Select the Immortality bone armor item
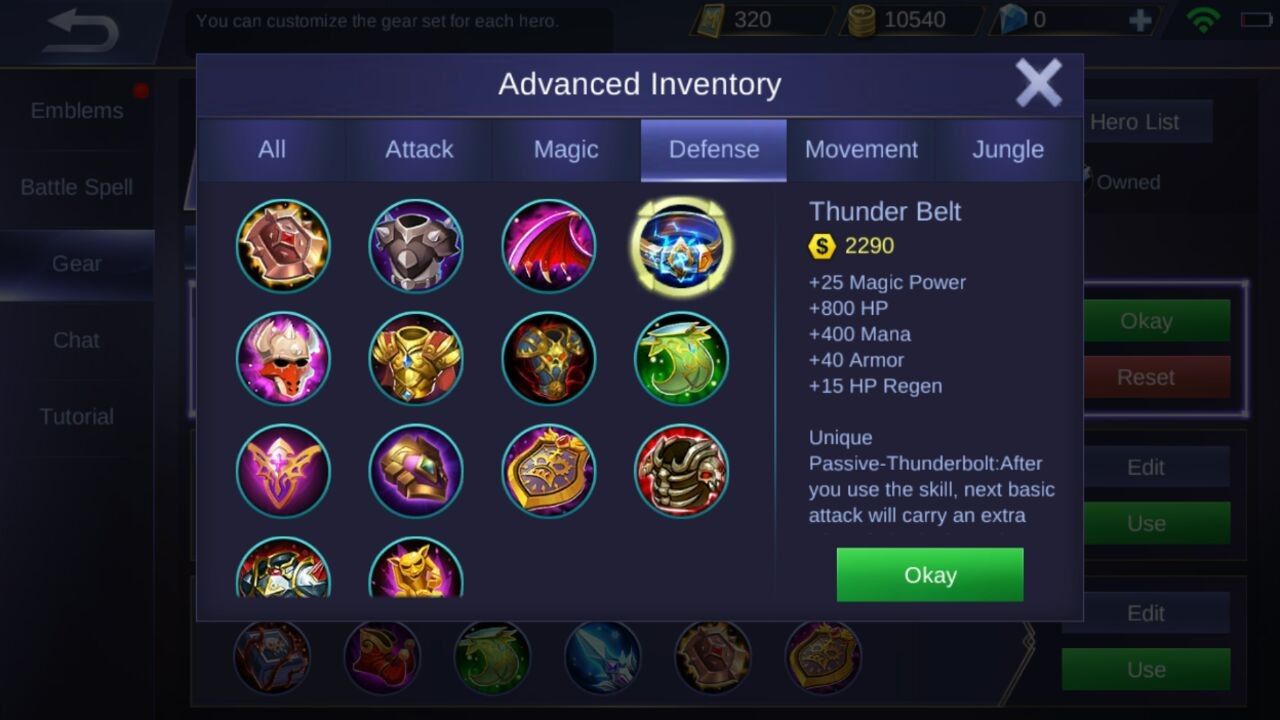This screenshot has width=1280, height=720. pyautogui.click(x=681, y=472)
